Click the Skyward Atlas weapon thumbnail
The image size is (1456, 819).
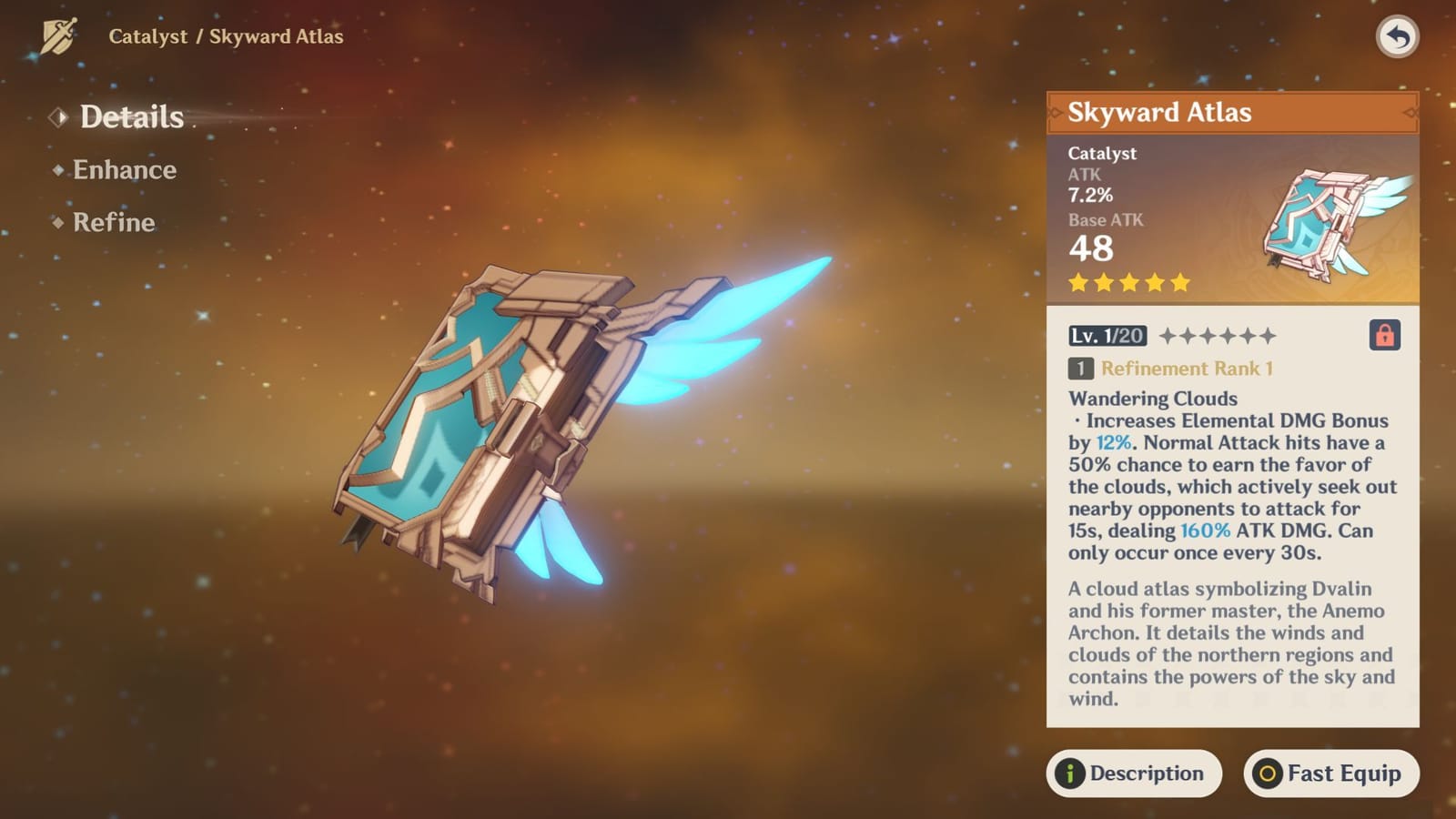pyautogui.click(x=1334, y=222)
